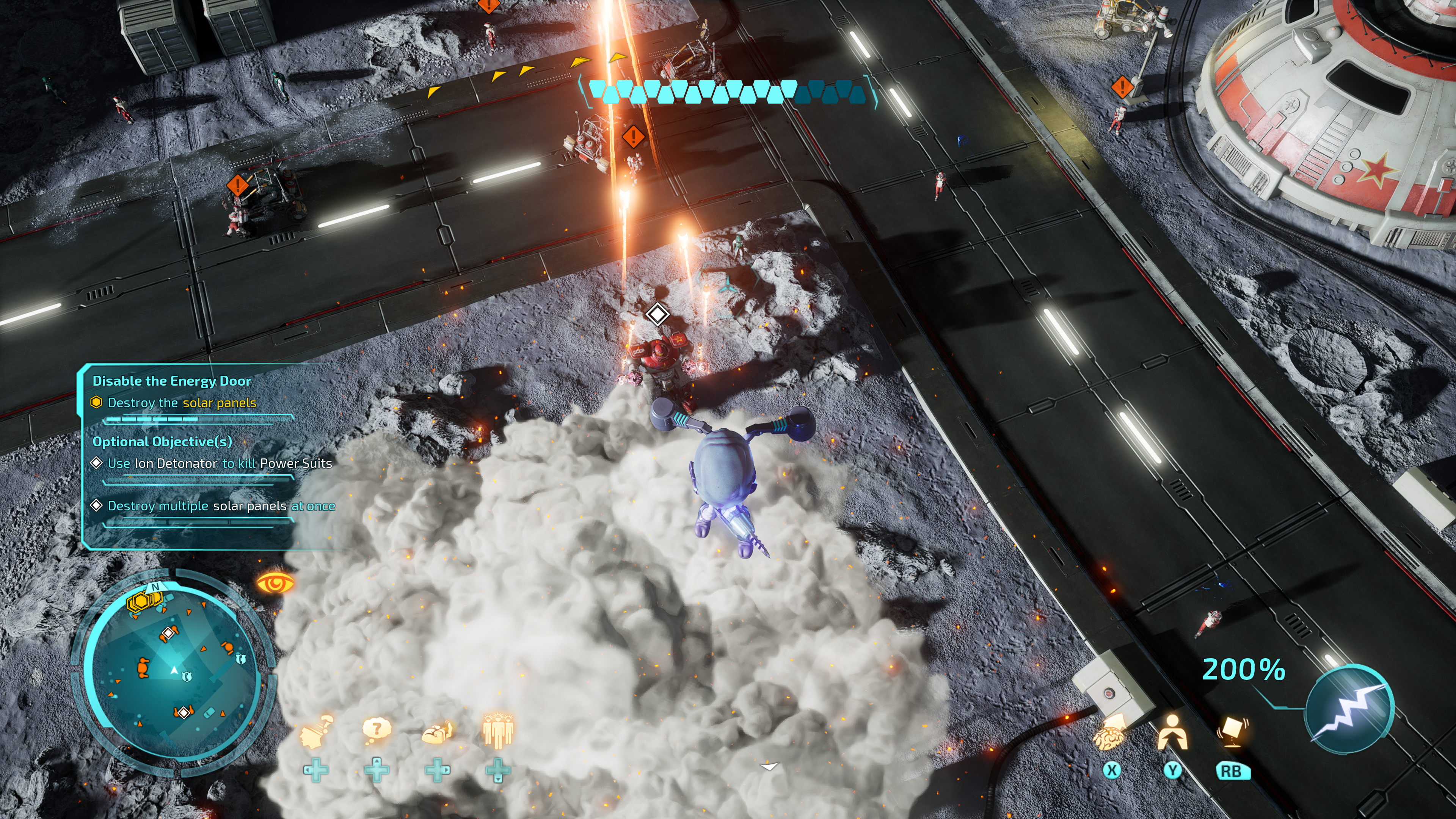
Task: Select the Ion Detonator Power Suits optional objective
Action: (219, 463)
